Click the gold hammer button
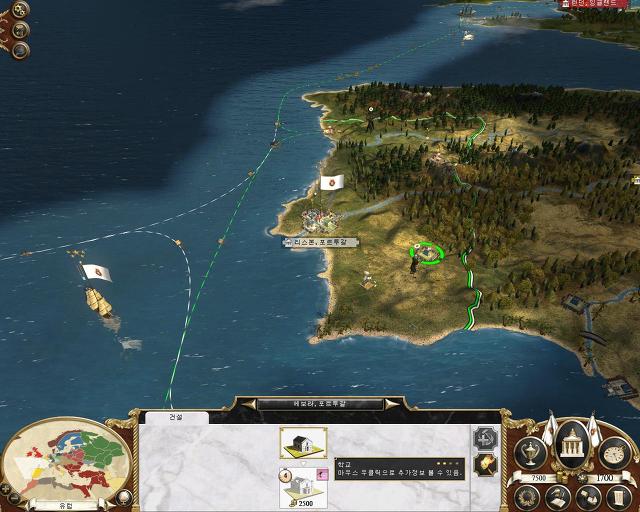 coord(485,466)
